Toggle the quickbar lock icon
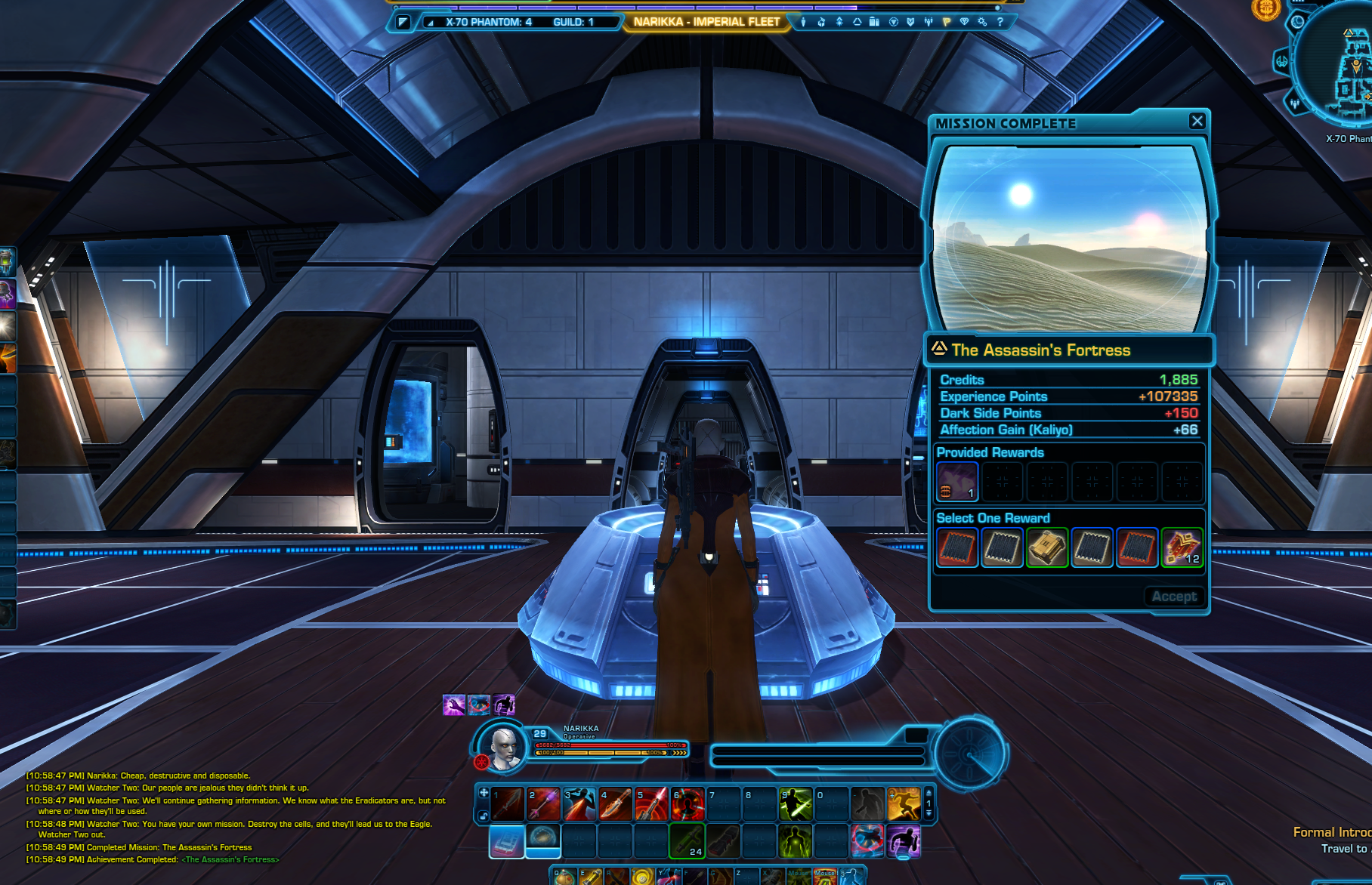Image resolution: width=1372 pixels, height=885 pixels. (x=484, y=816)
